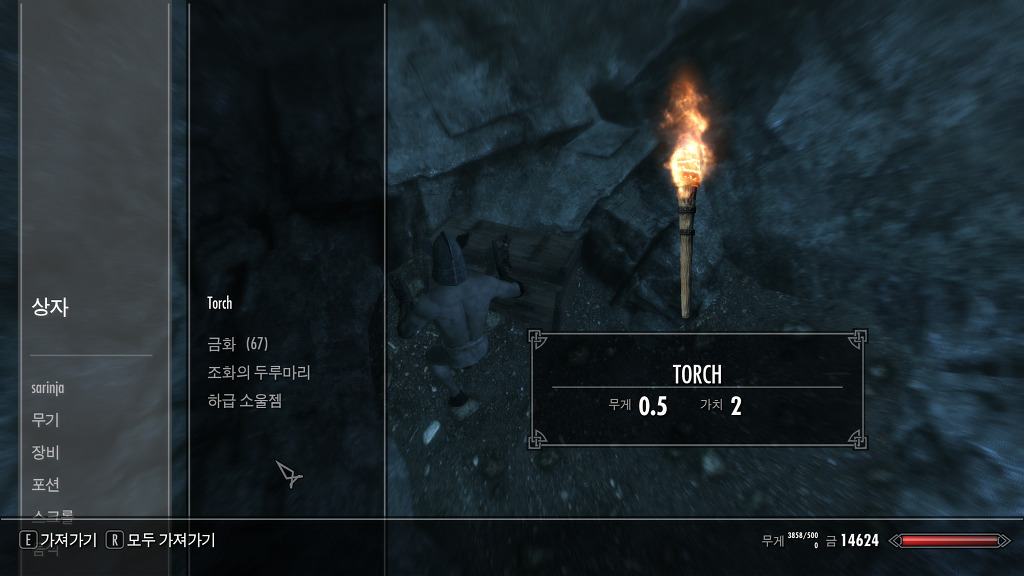The width and height of the screenshot is (1024, 576).
Task: Select the Torch item in the list
Action: (220, 303)
